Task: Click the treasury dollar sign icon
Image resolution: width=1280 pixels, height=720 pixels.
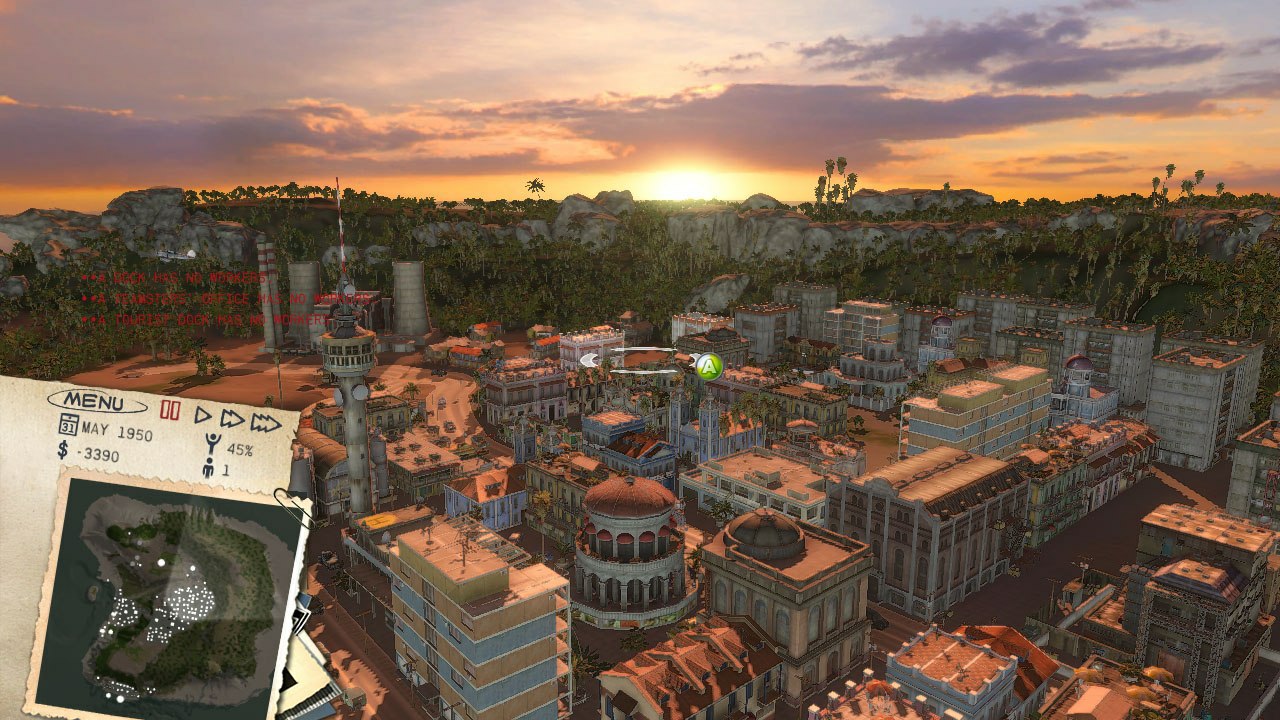Action: click(61, 450)
